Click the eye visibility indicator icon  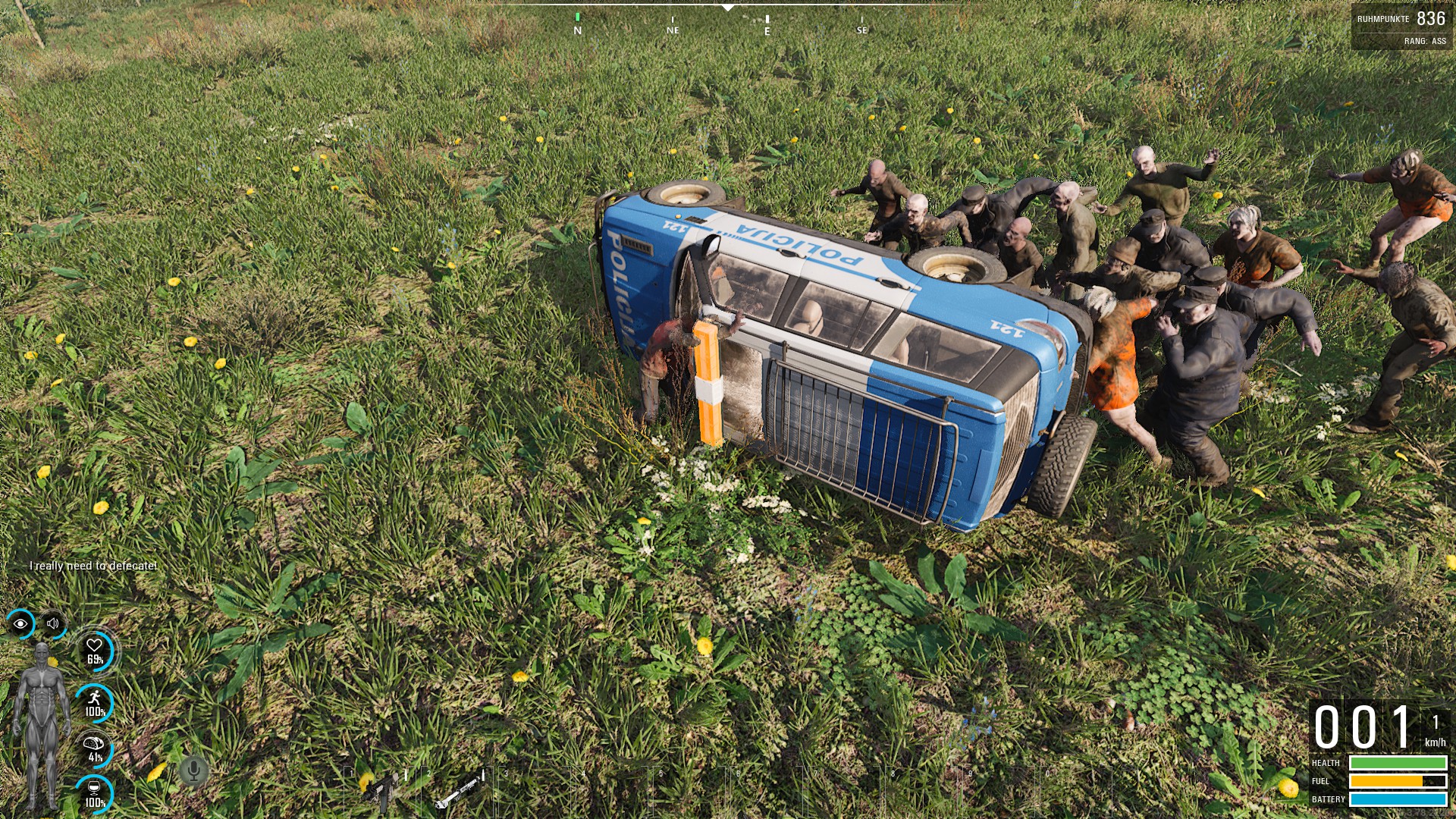(x=20, y=624)
